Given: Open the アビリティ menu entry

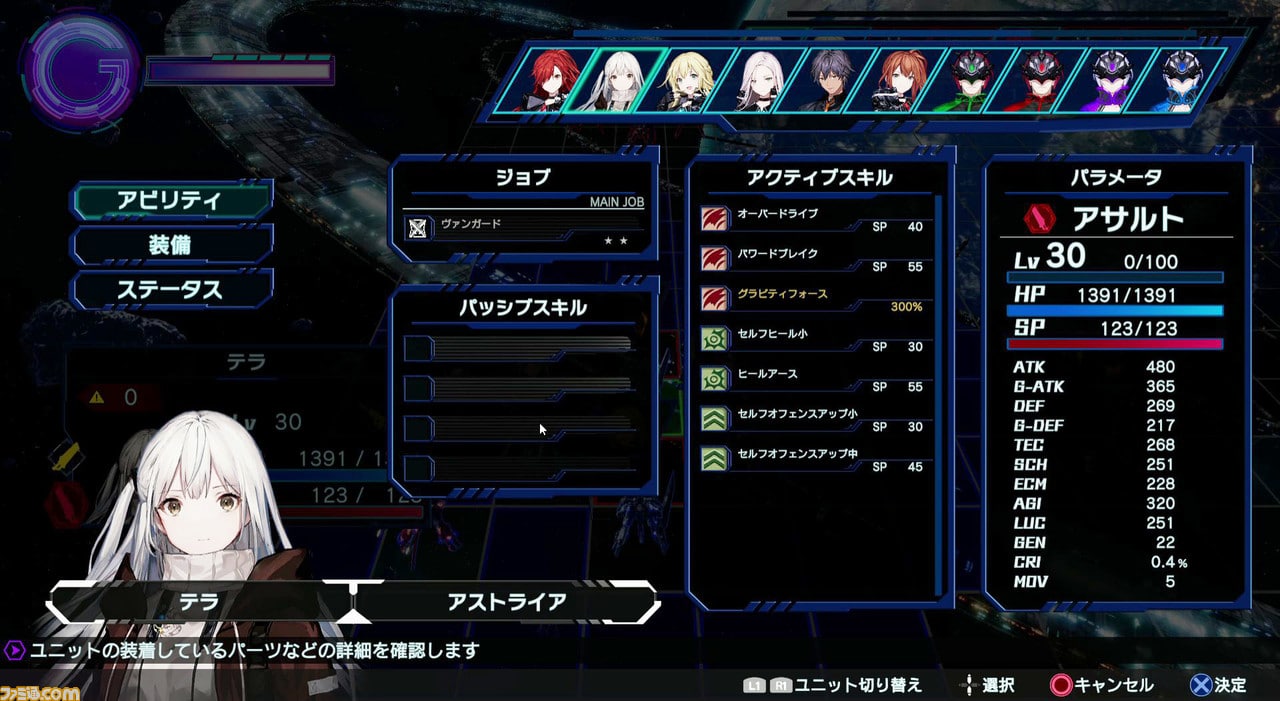Looking at the screenshot, I should click(x=170, y=200).
